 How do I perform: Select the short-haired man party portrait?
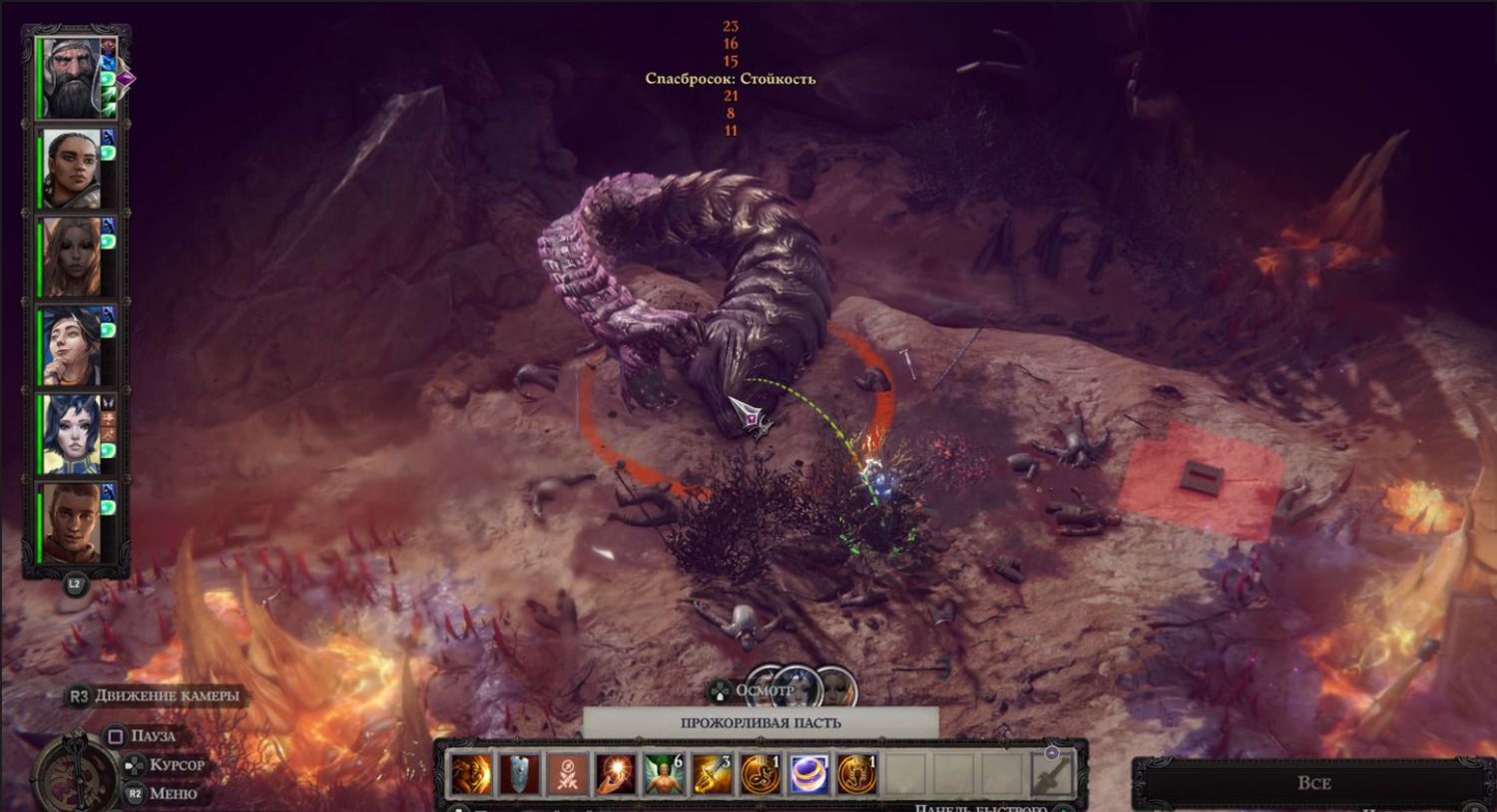coord(72,523)
